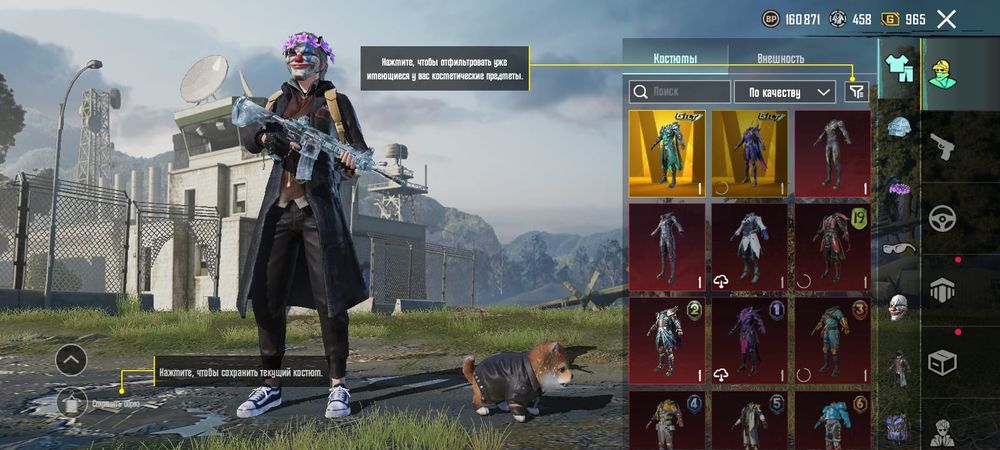Viewport: 1000px width, 450px height.
Task: Open the box crate category icon
Action: point(941,360)
